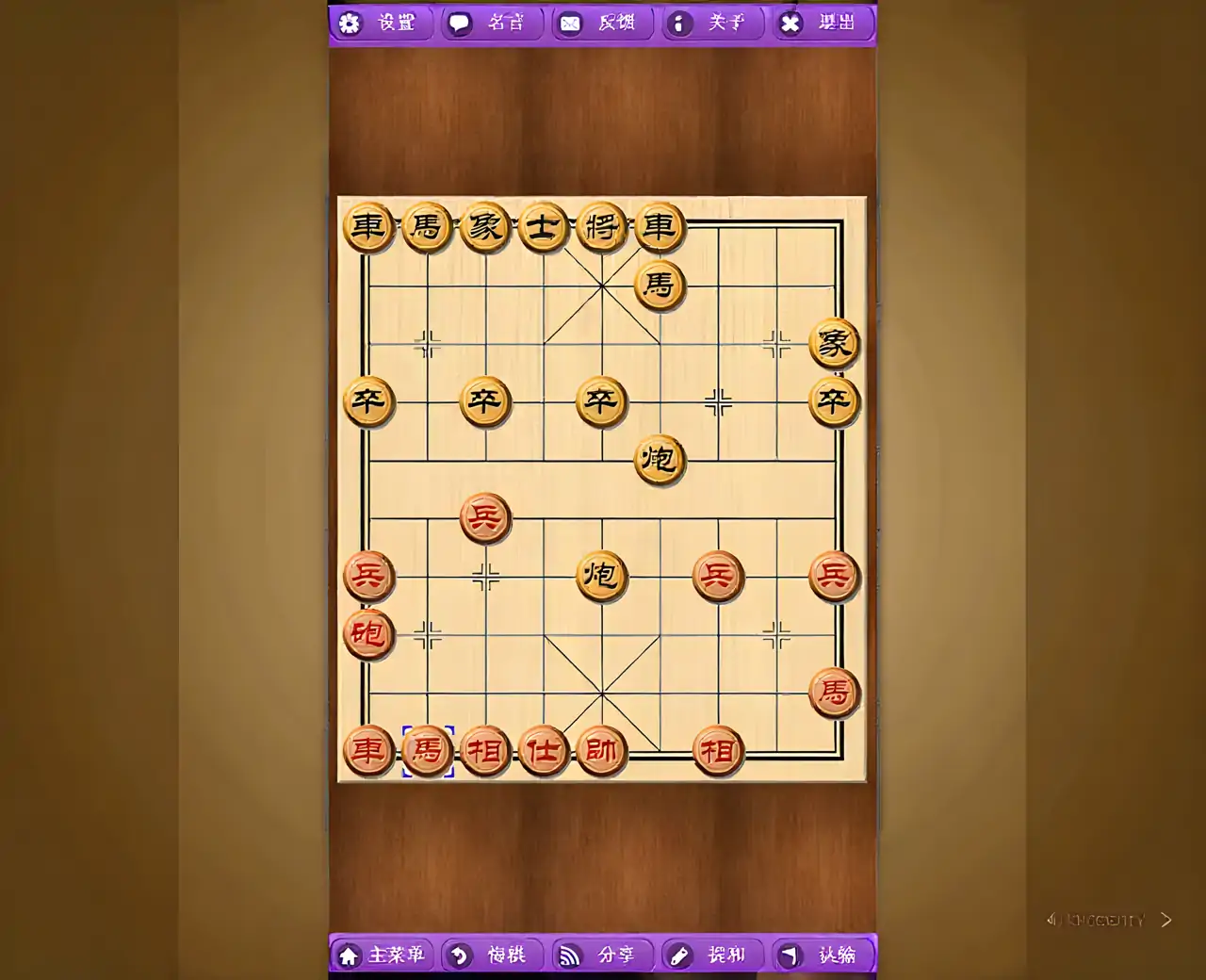This screenshot has height=980, width=1206.
Task: Click the chat bubble icon on top bar
Action: click(461, 23)
